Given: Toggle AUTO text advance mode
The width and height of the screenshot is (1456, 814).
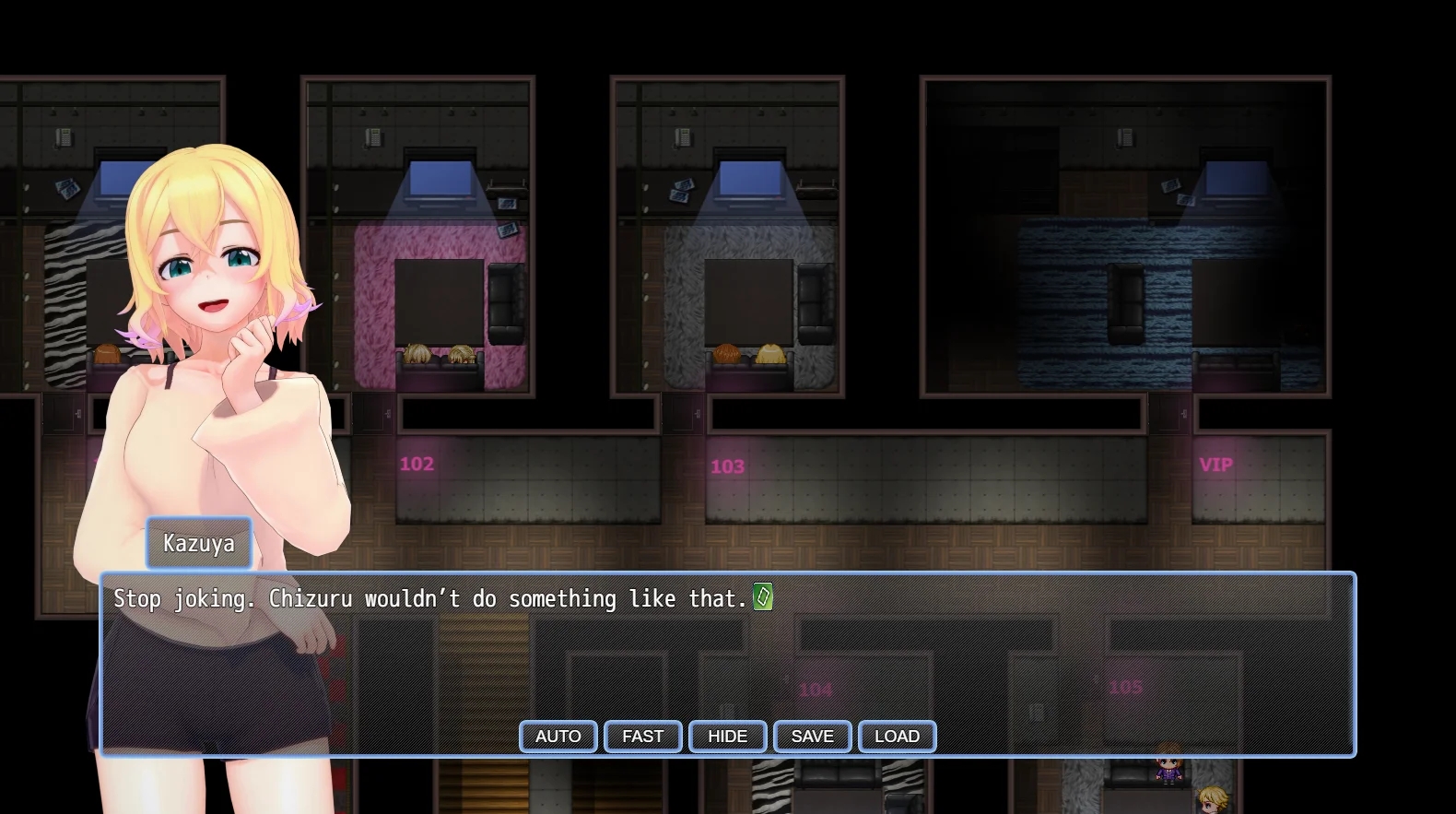Looking at the screenshot, I should pyautogui.click(x=558, y=737).
